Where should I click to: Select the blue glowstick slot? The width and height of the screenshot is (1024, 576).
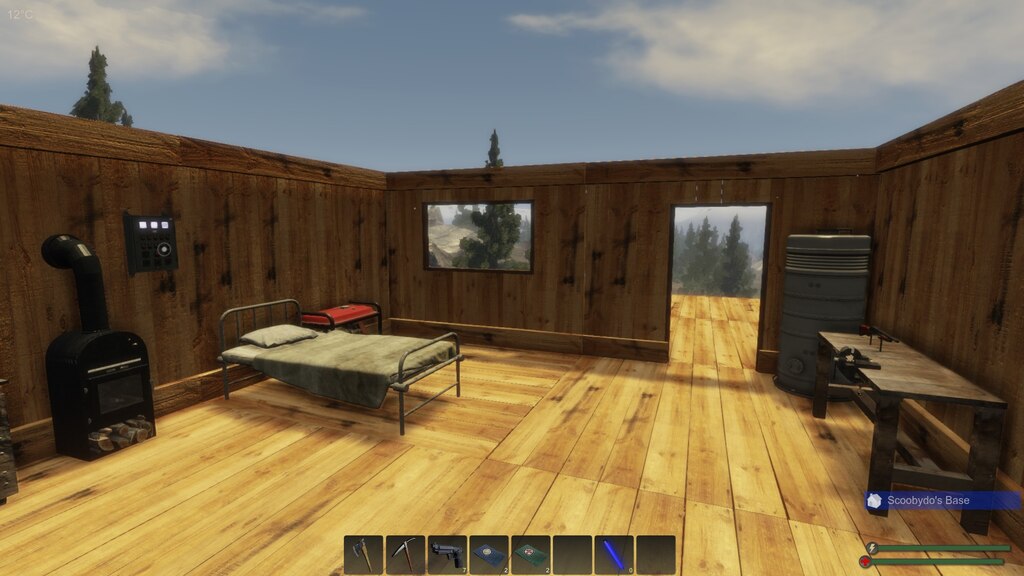pos(614,555)
